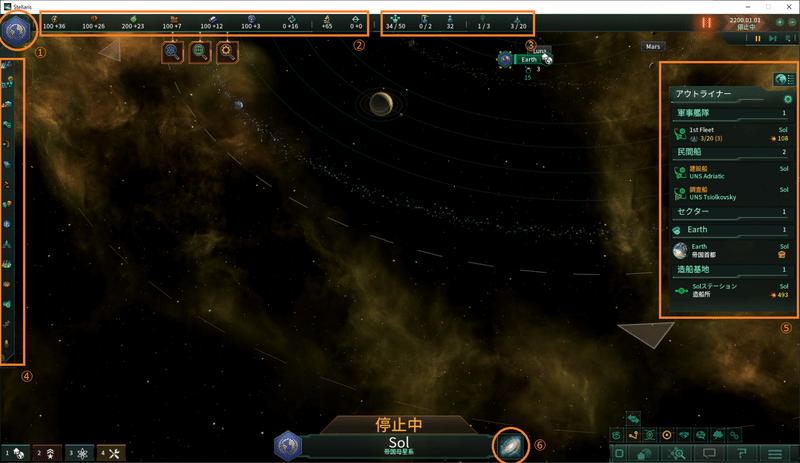Click the society research alert icon
The height and width of the screenshot is (463, 800).
201,53
